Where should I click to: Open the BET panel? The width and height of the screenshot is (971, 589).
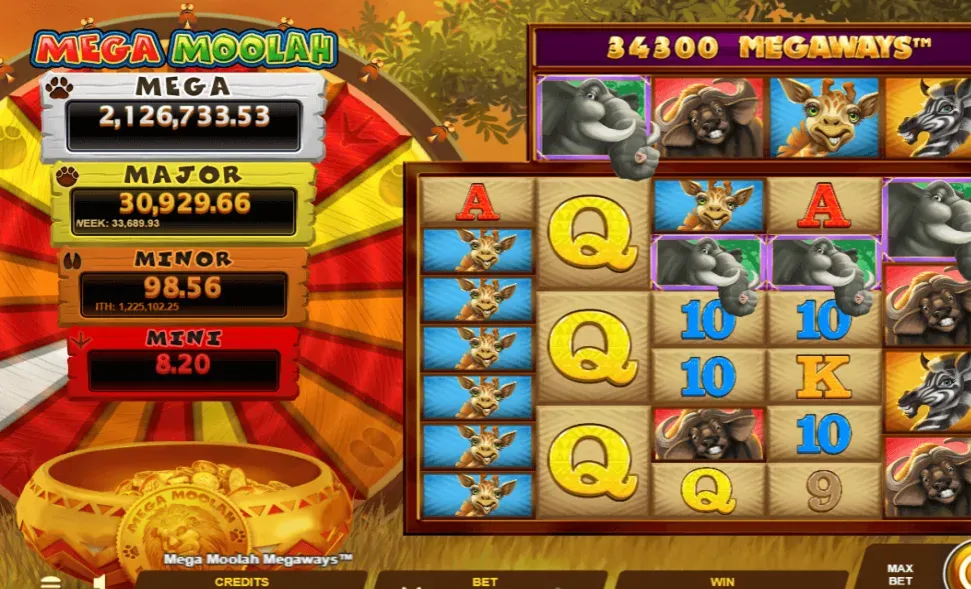(485, 581)
